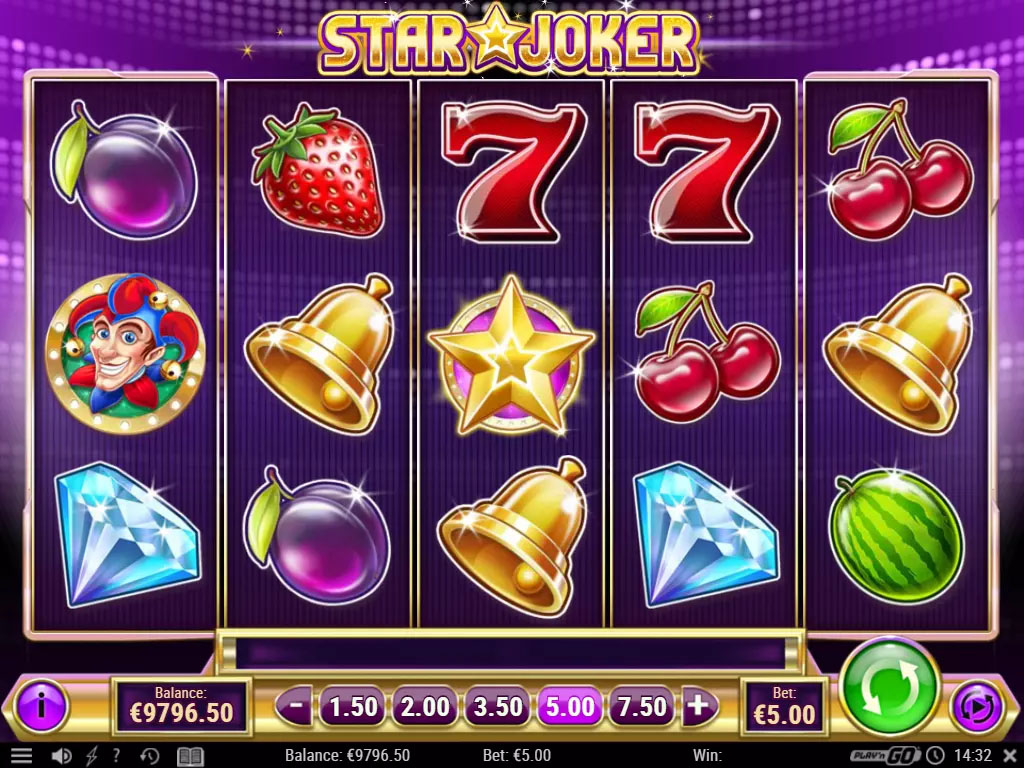Decrease the bet with the minus button
1024x768 pixels.
(x=296, y=706)
